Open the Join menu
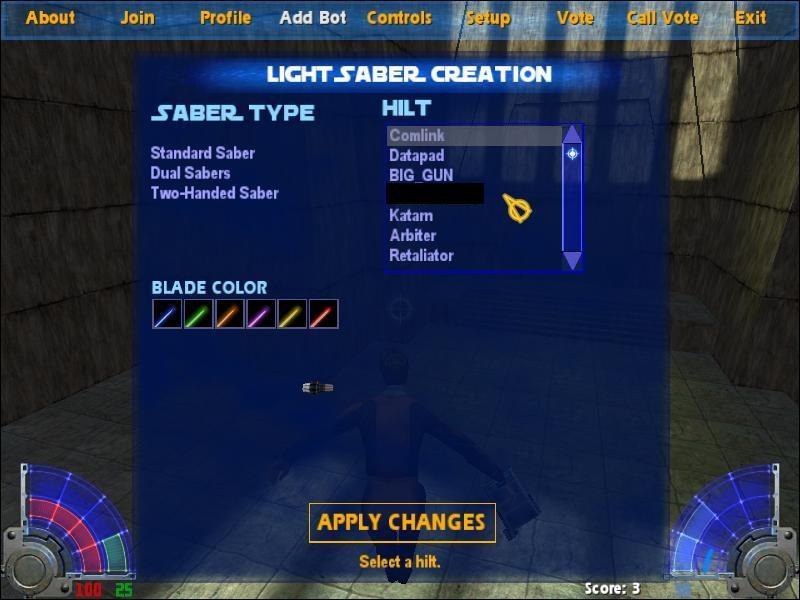This screenshot has width=800, height=600. [137, 18]
